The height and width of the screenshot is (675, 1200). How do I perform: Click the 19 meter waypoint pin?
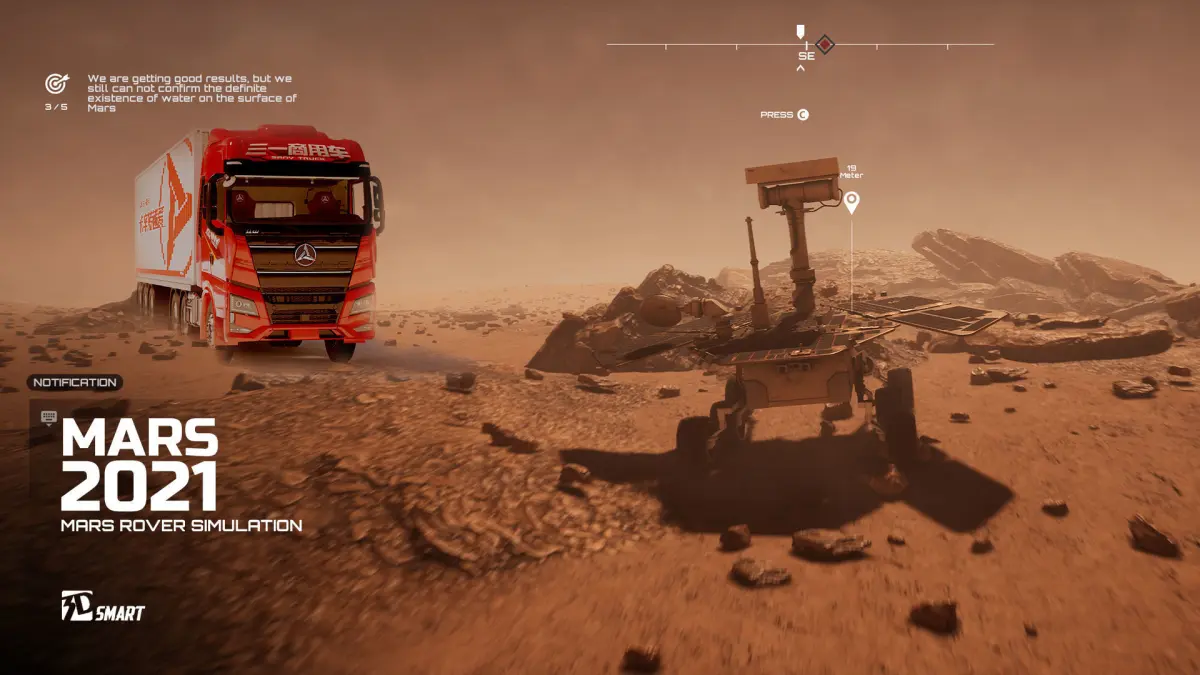coord(851,203)
